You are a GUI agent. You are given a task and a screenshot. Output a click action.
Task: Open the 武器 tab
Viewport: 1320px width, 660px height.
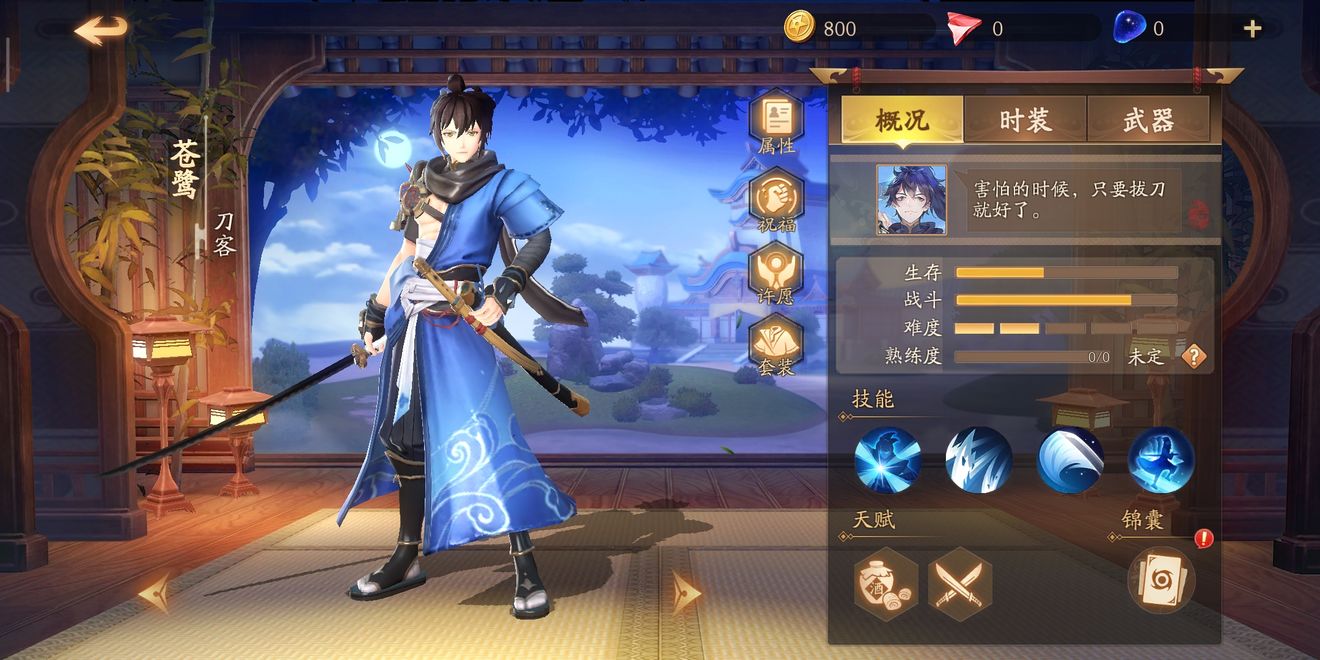tap(1148, 121)
